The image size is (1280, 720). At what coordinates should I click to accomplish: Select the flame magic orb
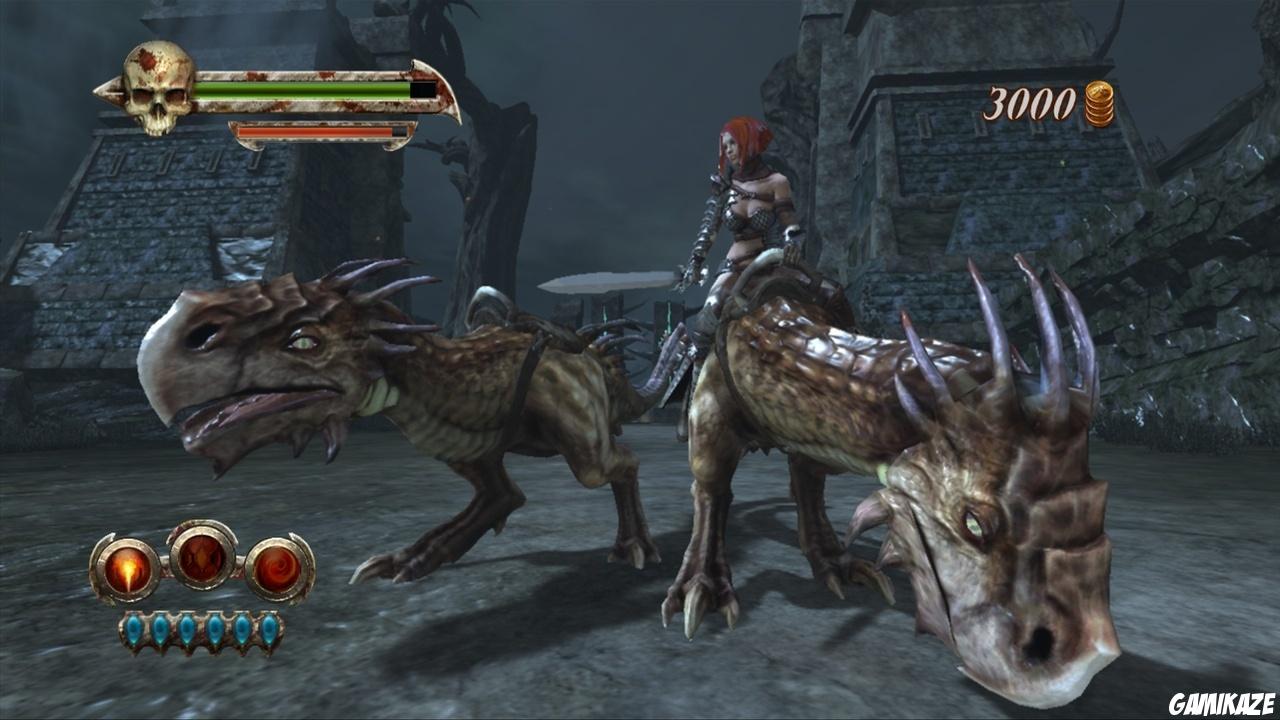pyautogui.click(x=129, y=567)
